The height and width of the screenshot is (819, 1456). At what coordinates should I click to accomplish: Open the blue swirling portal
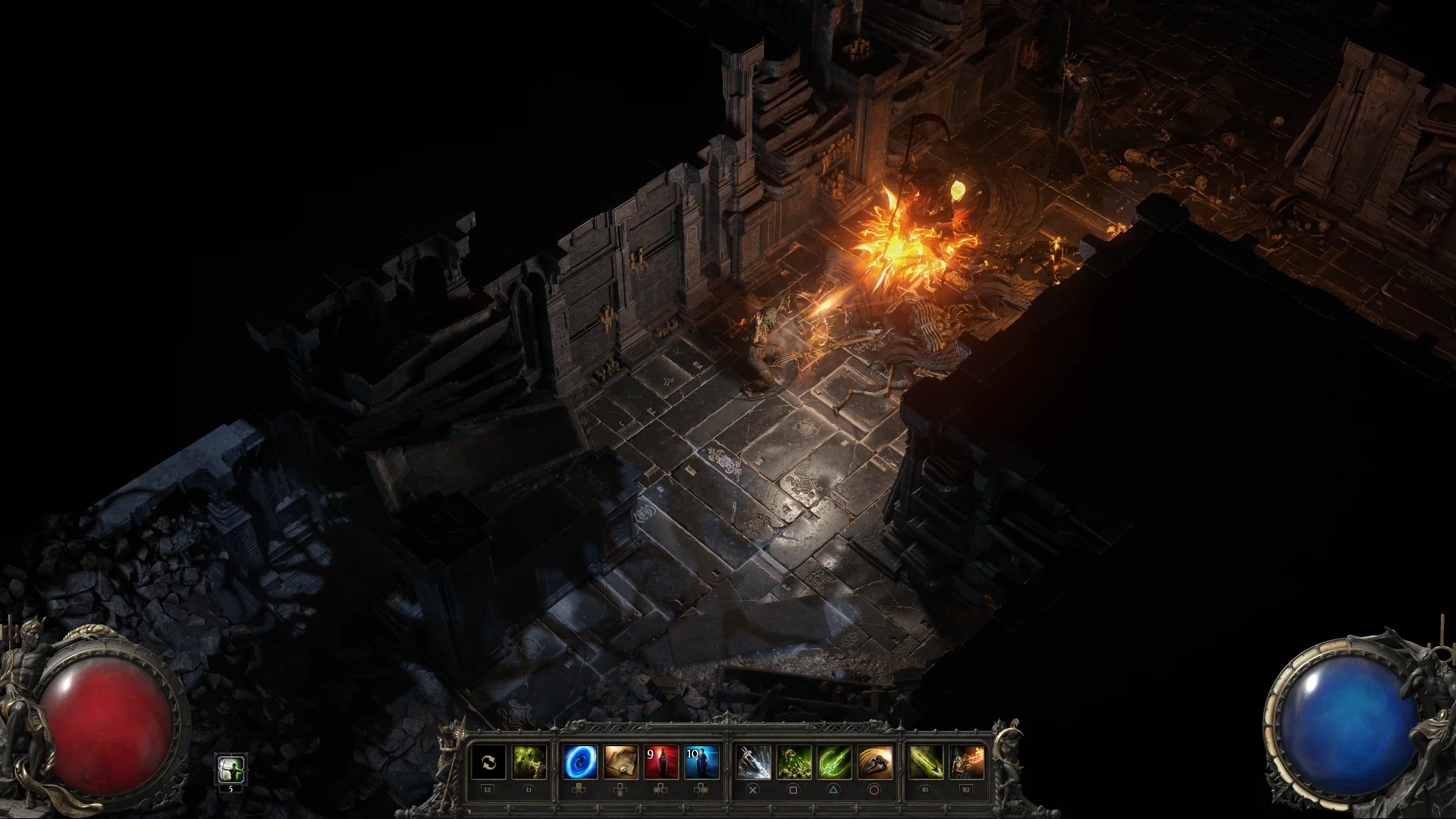580,762
